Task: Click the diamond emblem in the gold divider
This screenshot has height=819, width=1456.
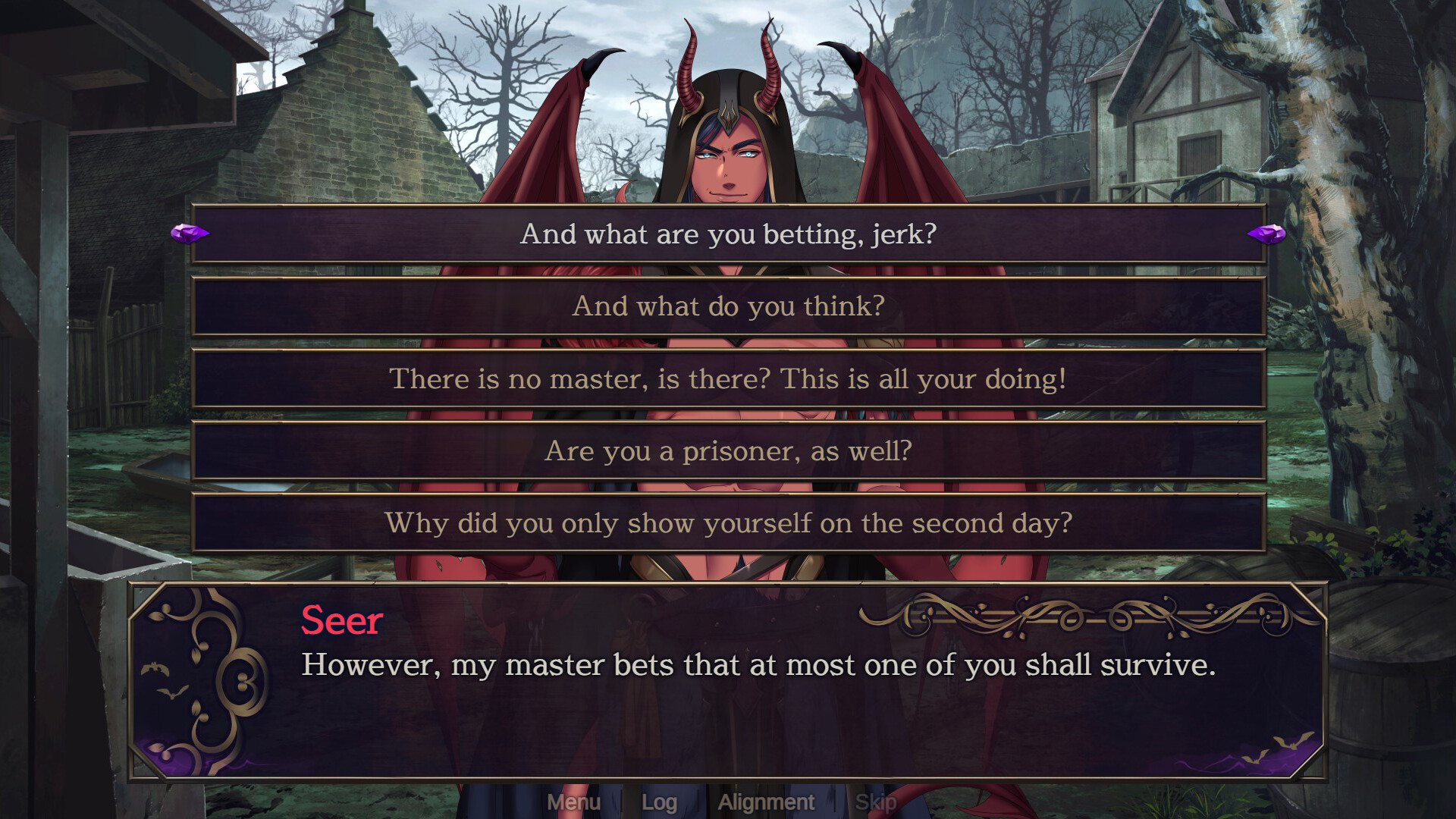Action: (x=1097, y=614)
